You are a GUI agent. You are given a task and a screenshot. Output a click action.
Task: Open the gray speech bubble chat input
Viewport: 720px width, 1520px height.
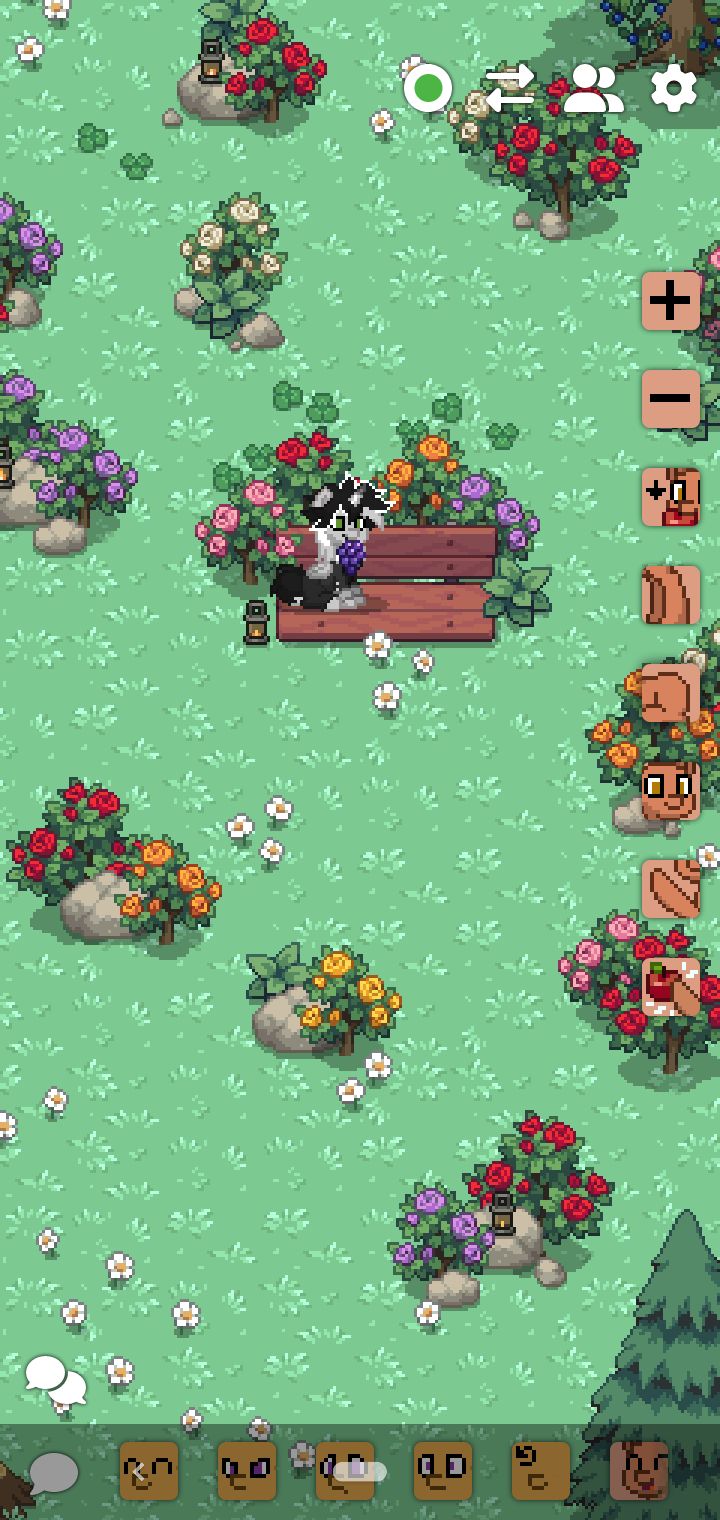pyautogui.click(x=53, y=1472)
